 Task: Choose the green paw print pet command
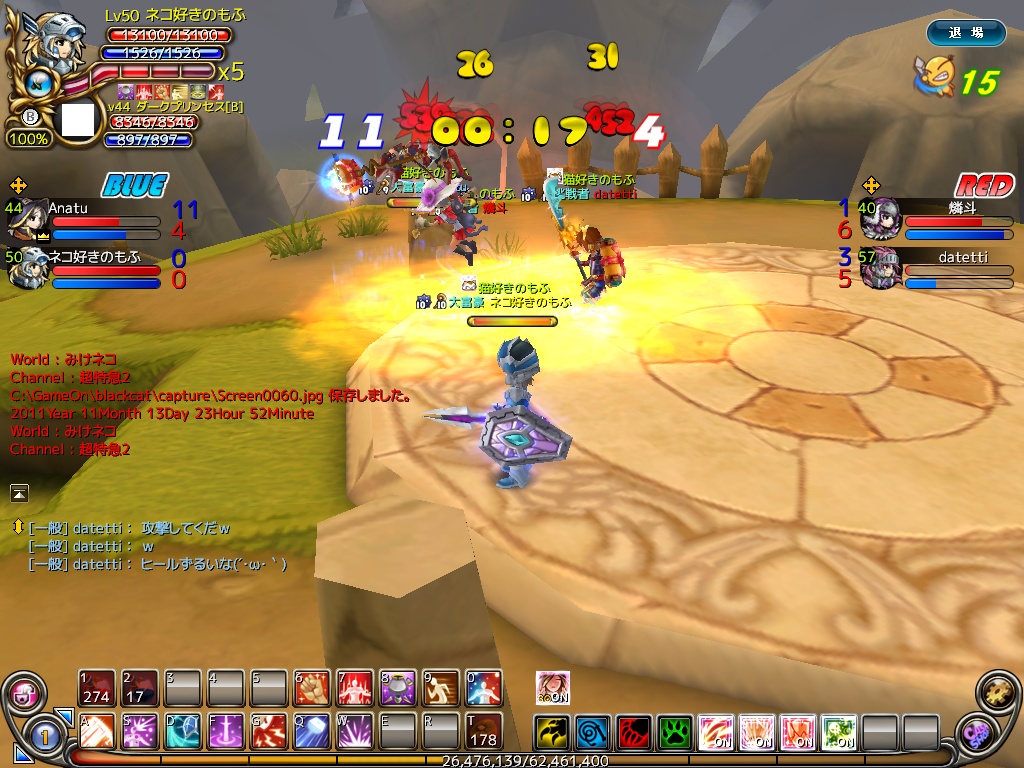coord(675,732)
